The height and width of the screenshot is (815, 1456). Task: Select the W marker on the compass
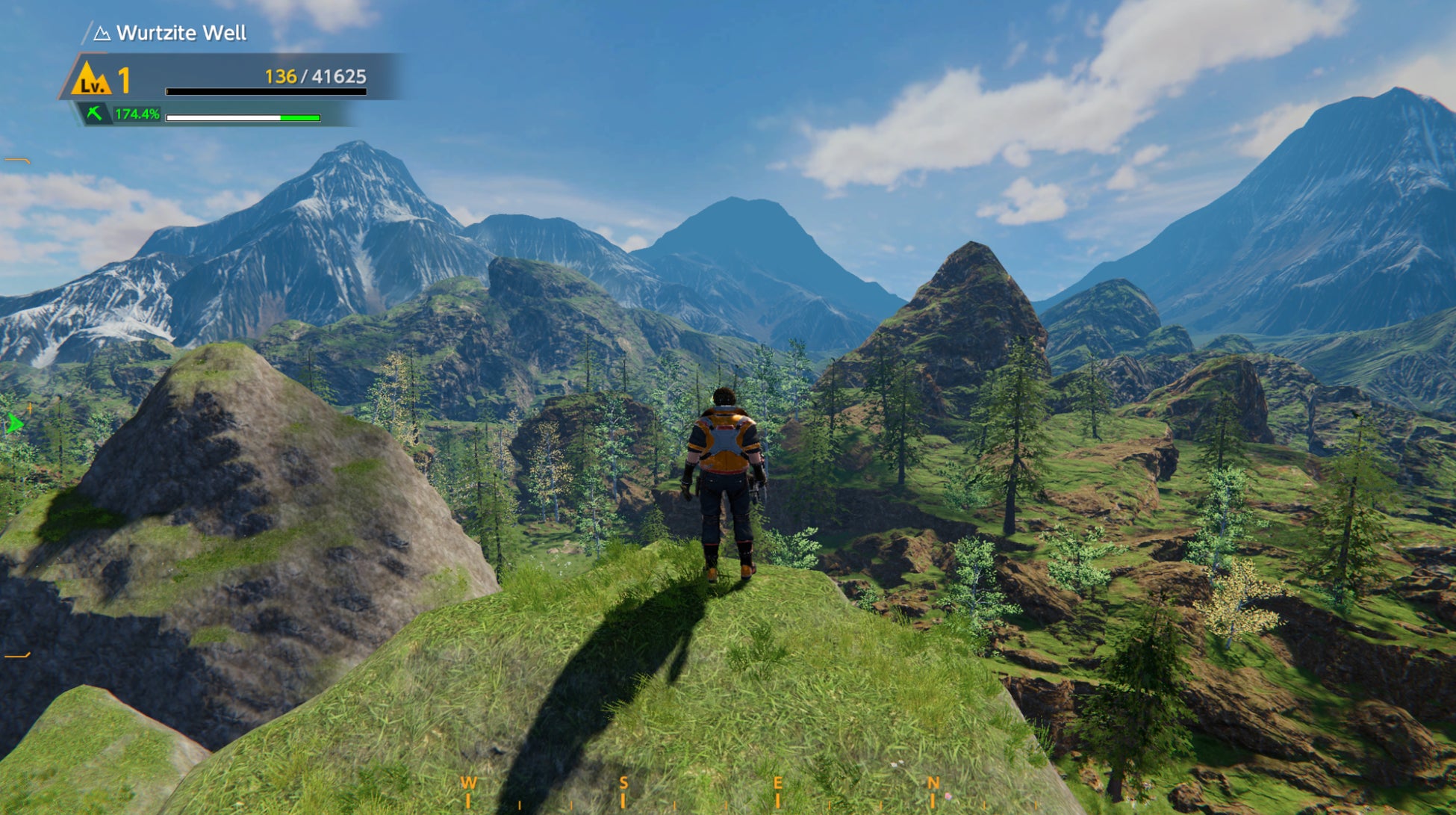point(468,783)
